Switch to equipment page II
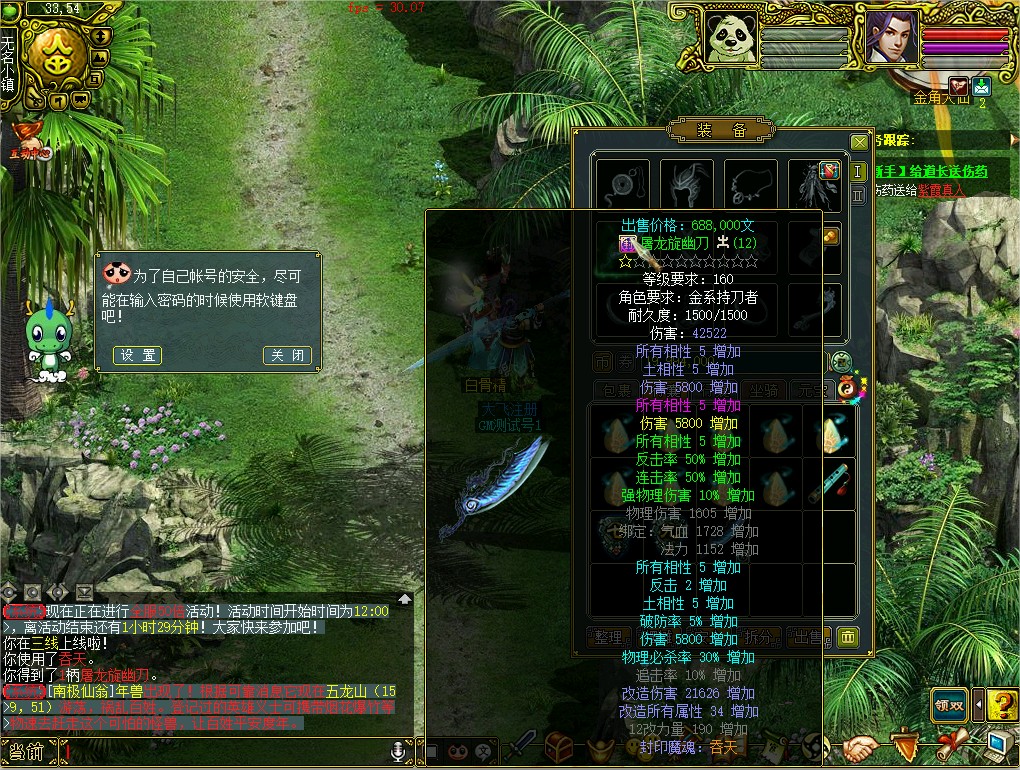This screenshot has width=1020, height=770. (x=858, y=196)
